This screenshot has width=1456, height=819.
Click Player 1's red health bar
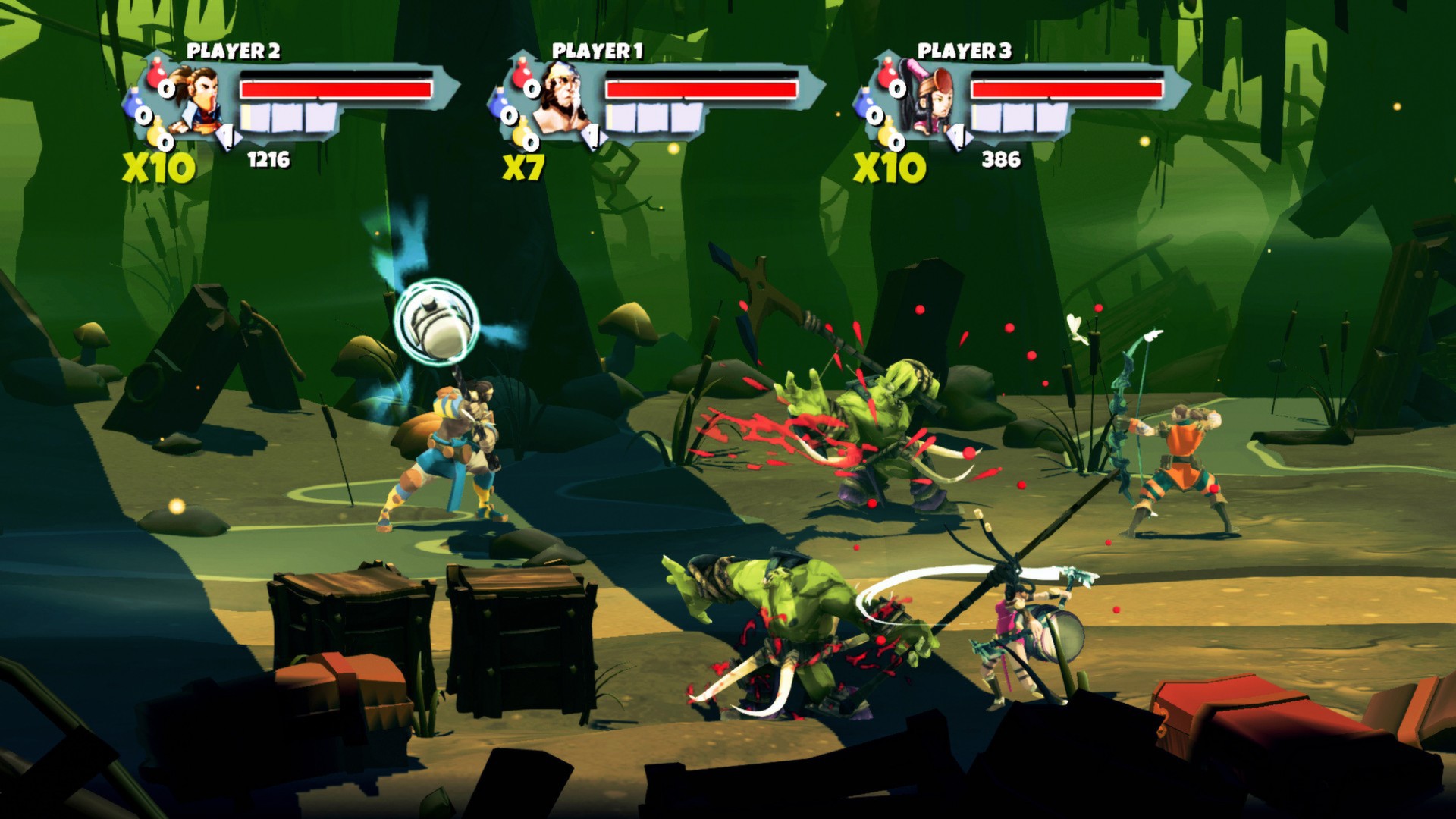point(701,90)
